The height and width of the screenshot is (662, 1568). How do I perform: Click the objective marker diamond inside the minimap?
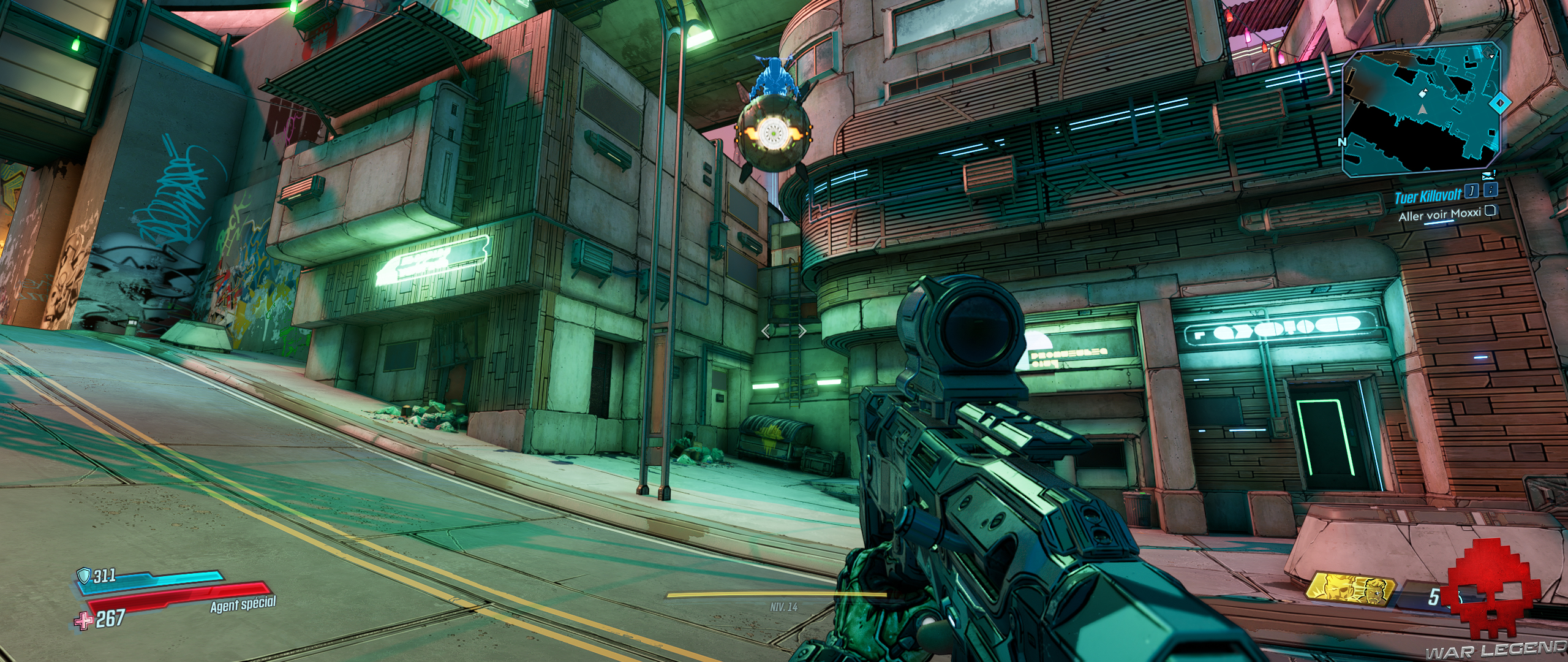coord(1422,95)
